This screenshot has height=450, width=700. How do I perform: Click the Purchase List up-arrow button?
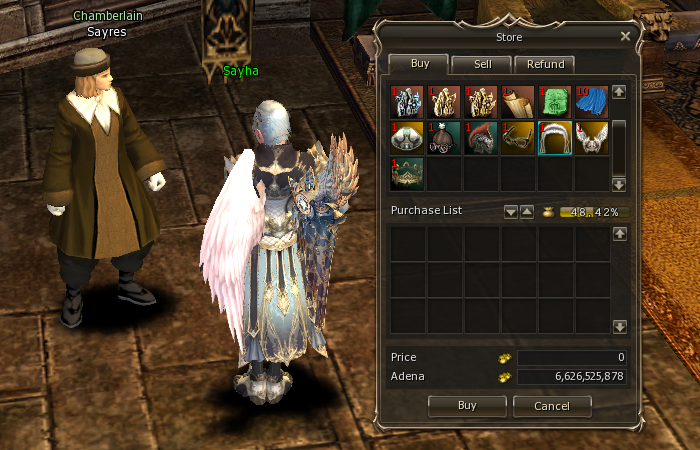526,212
